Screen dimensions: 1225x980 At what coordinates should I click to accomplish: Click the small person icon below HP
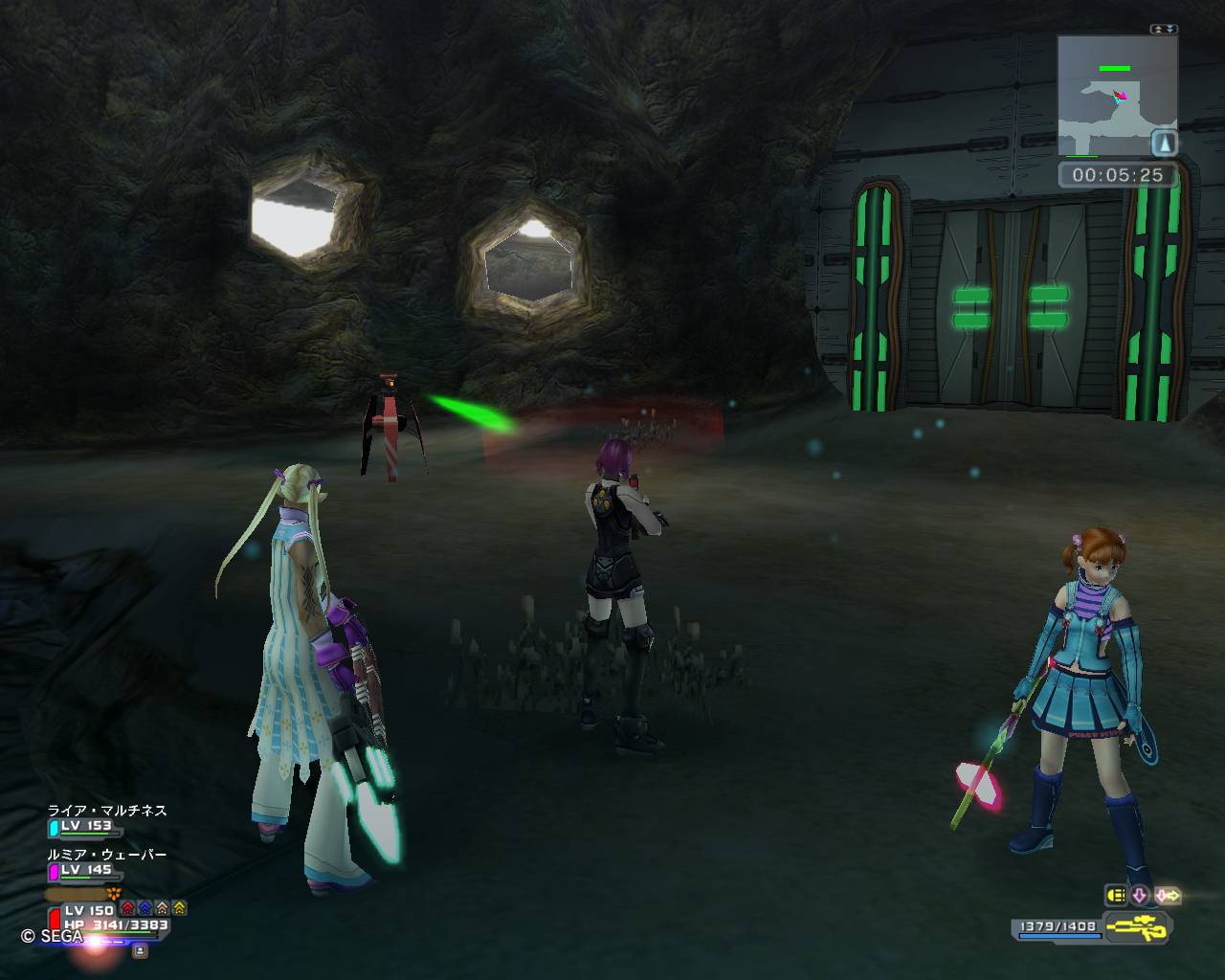coord(140,950)
